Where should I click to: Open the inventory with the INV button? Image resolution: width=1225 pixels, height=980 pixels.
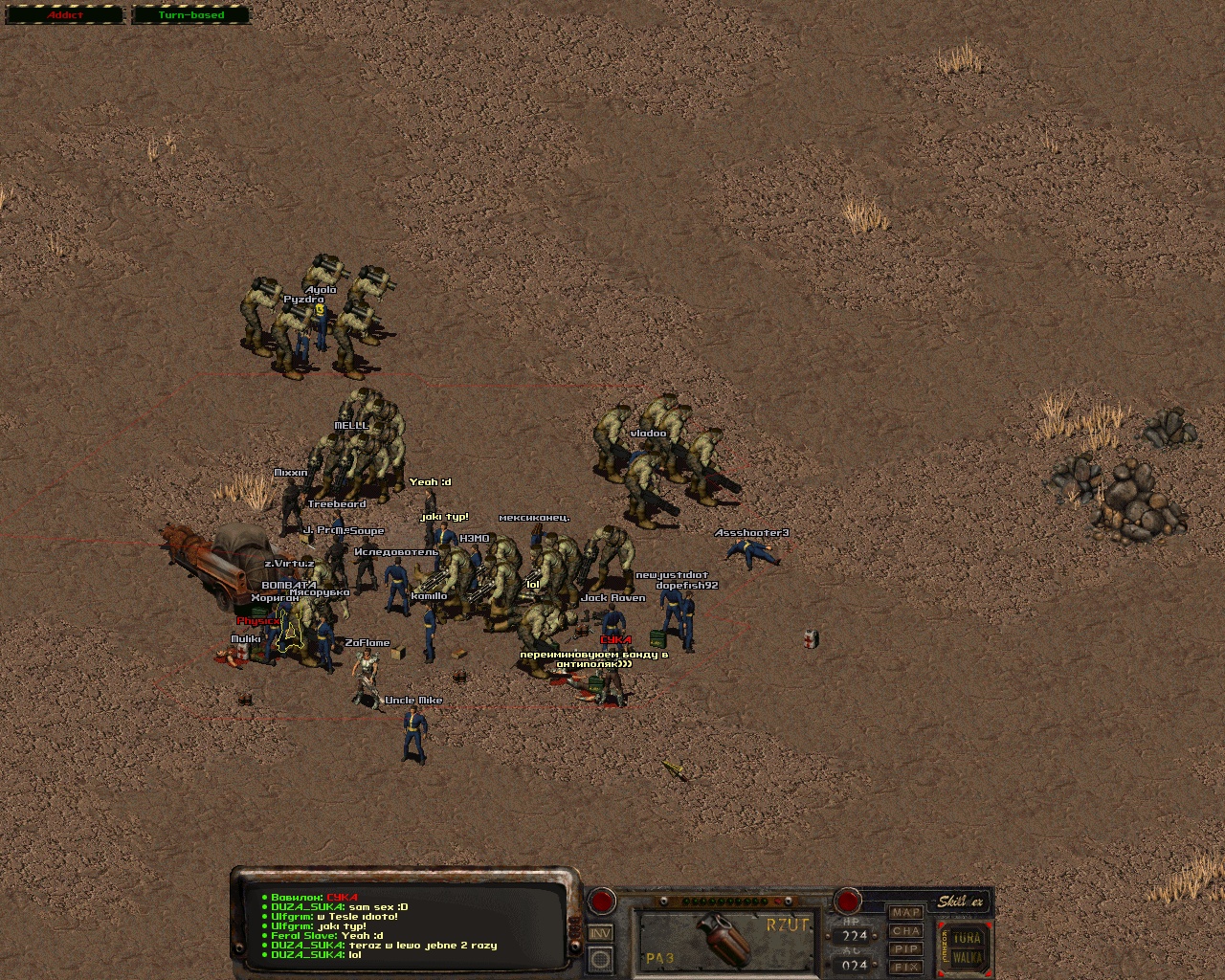click(601, 932)
